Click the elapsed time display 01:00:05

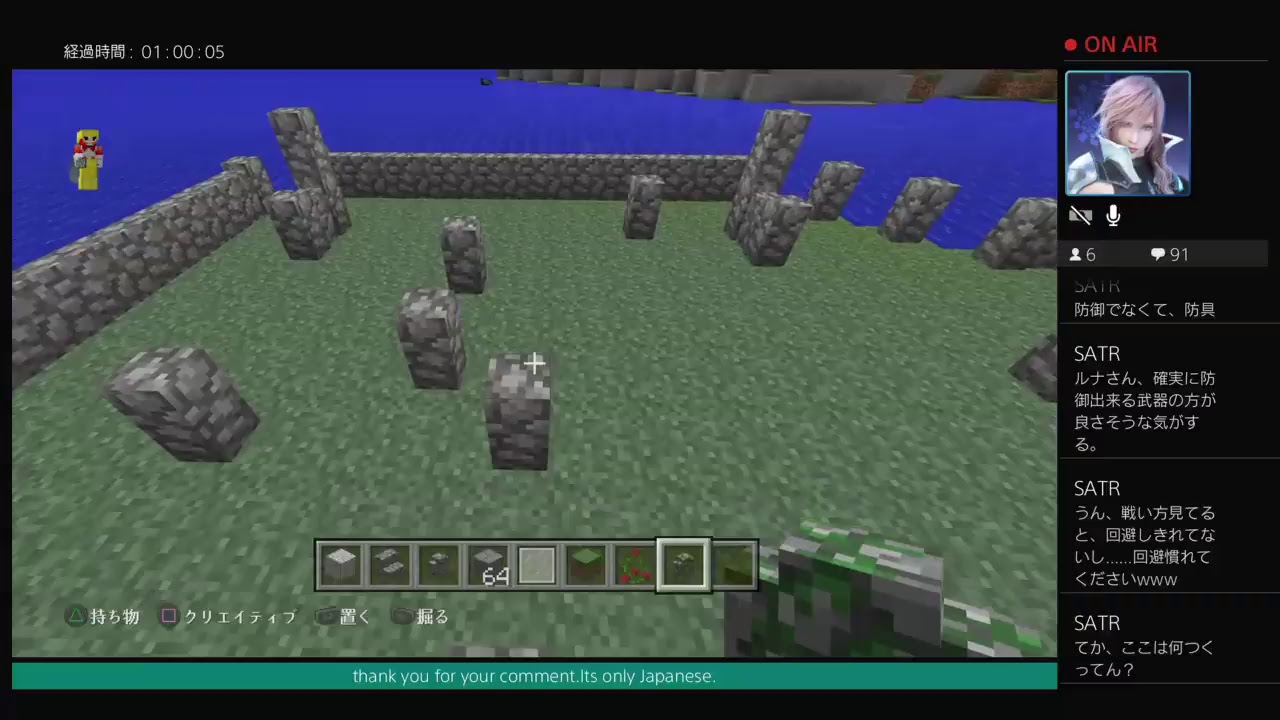(x=144, y=52)
